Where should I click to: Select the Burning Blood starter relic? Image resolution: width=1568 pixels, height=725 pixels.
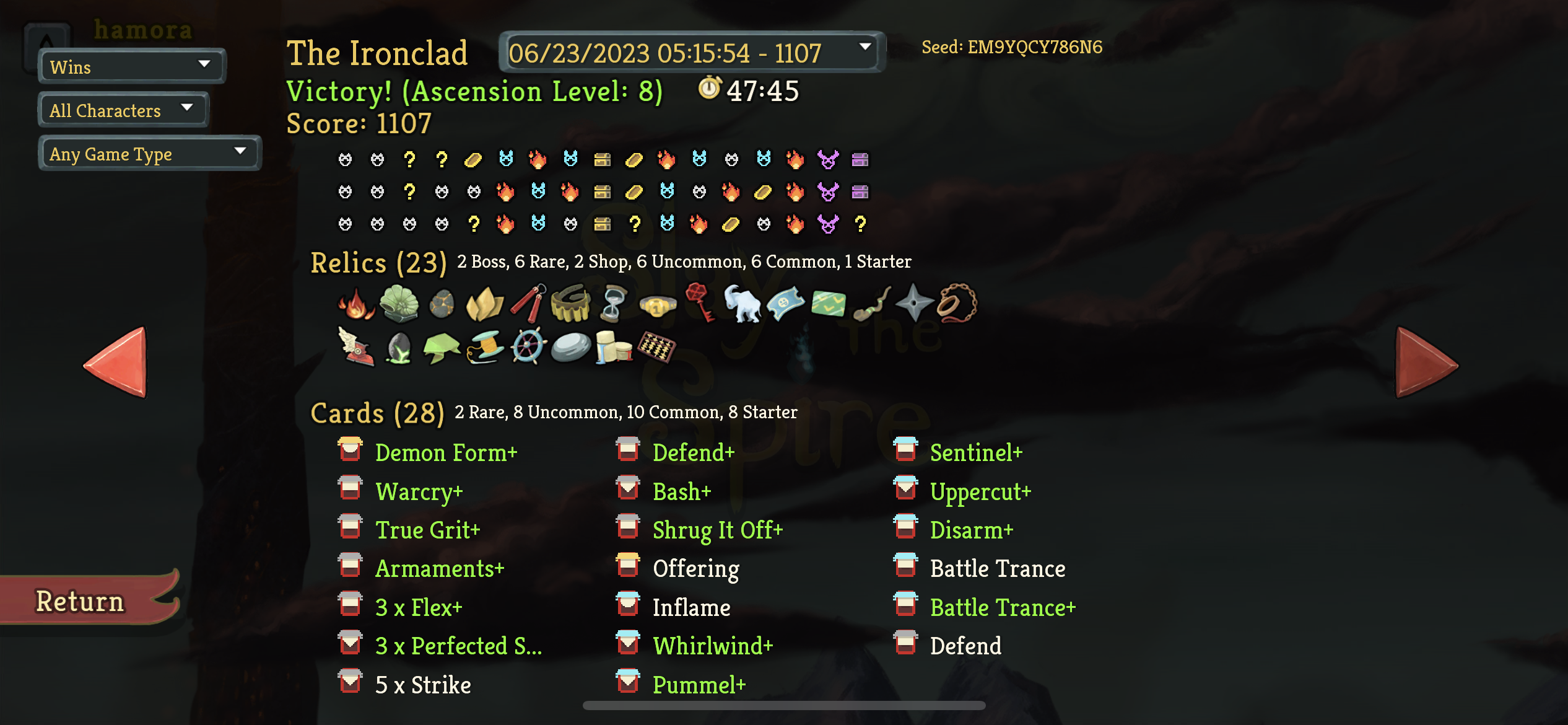click(355, 304)
